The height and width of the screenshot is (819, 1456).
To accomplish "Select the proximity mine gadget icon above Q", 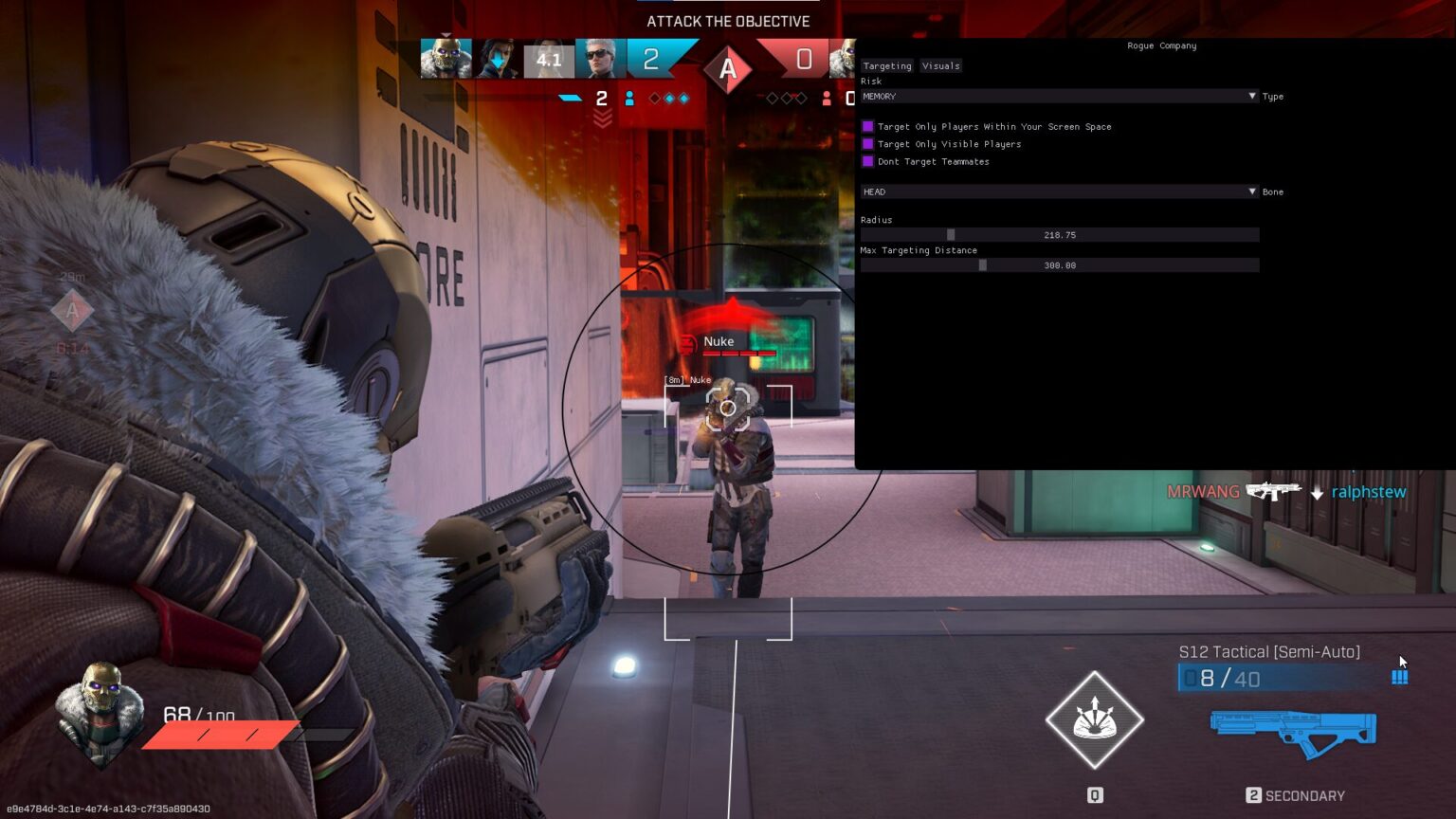I will 1094,720.
